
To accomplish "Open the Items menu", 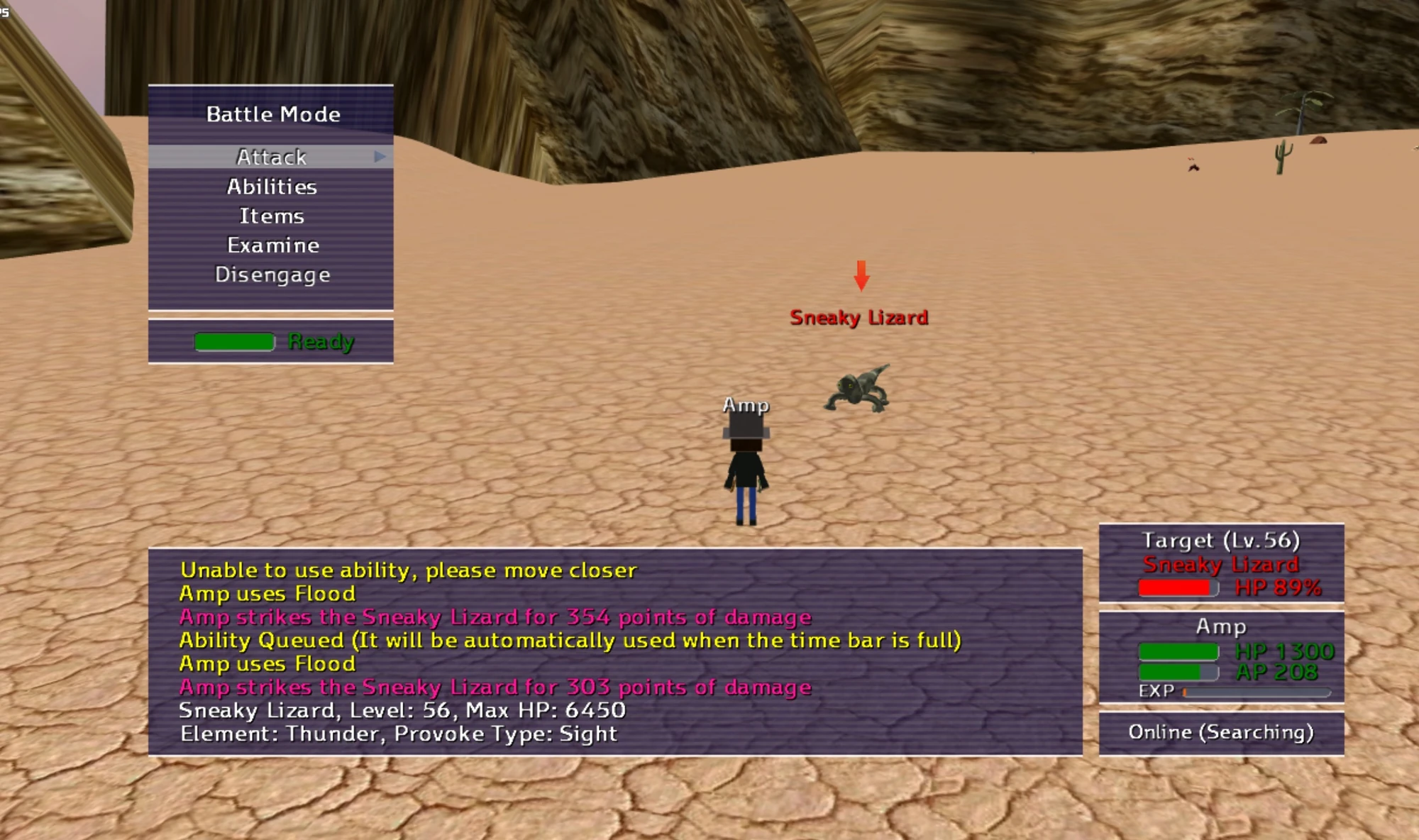I will pos(272,216).
